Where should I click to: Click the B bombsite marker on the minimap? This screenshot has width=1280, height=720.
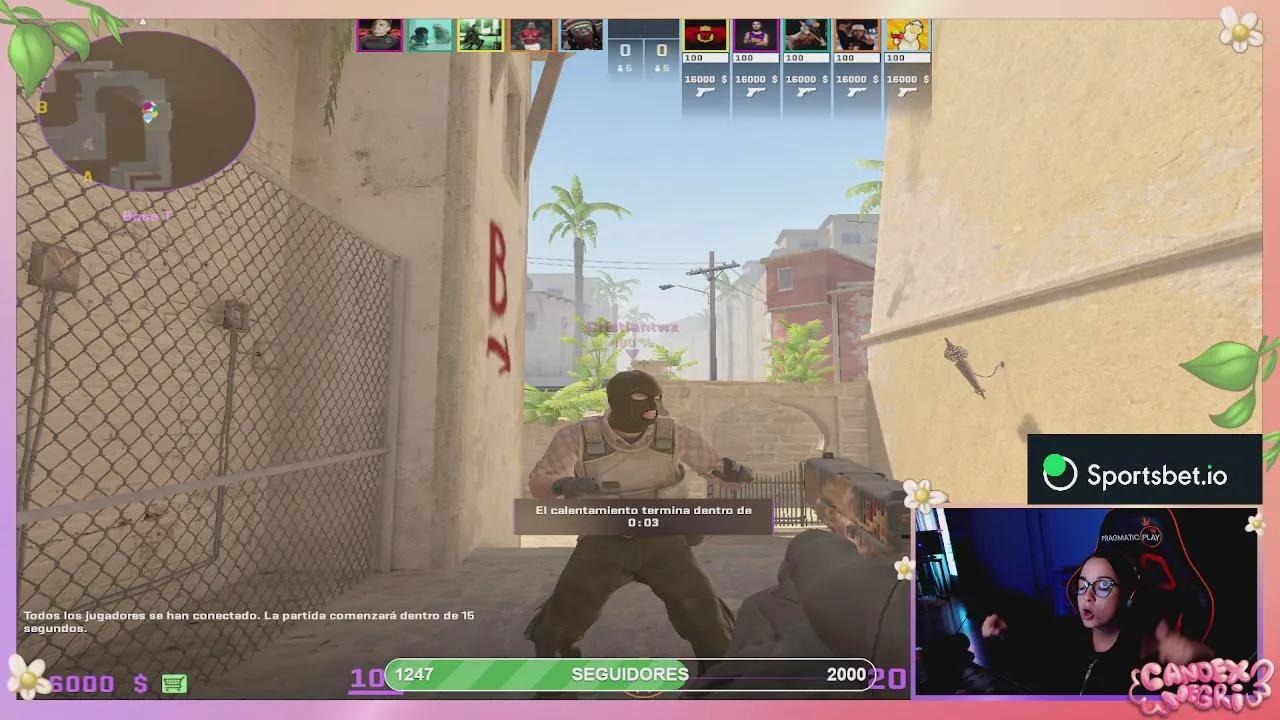(x=42, y=108)
